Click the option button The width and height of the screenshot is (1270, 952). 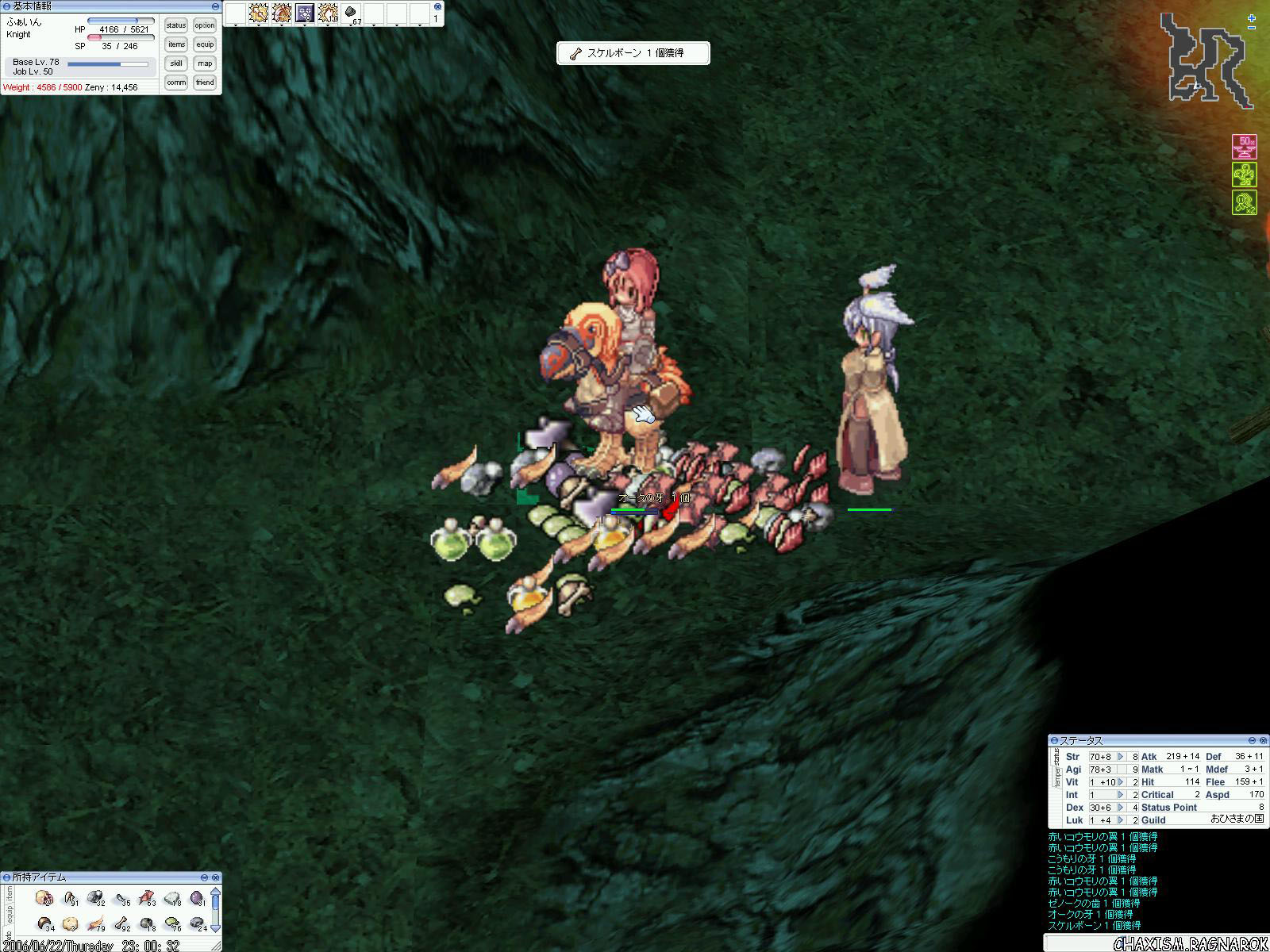point(205,25)
